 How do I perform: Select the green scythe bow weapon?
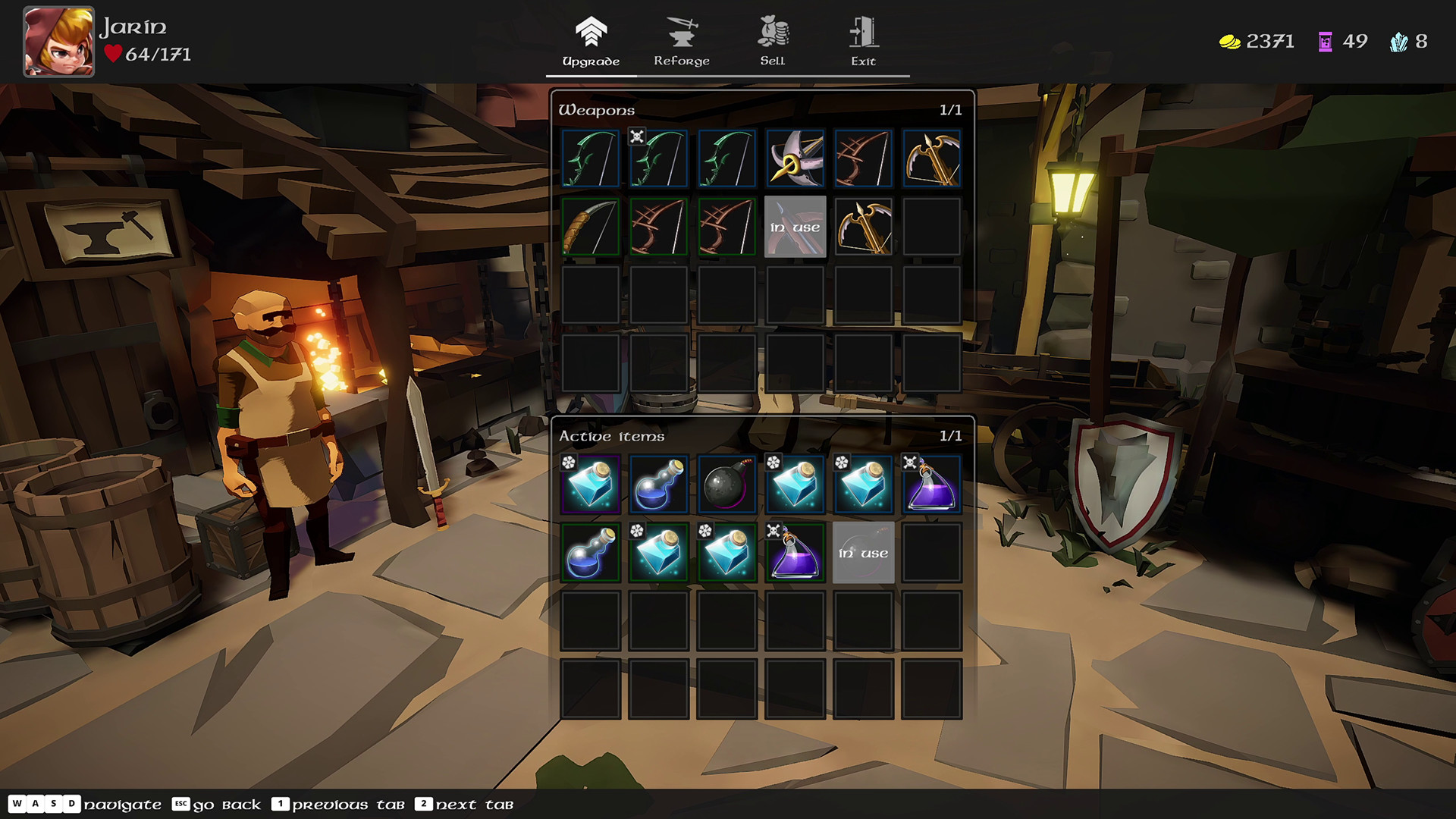[590, 158]
